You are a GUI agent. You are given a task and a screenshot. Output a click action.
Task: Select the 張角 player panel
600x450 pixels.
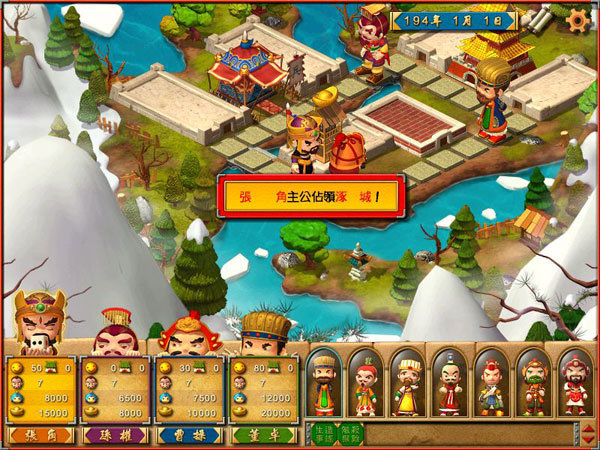click(40, 388)
